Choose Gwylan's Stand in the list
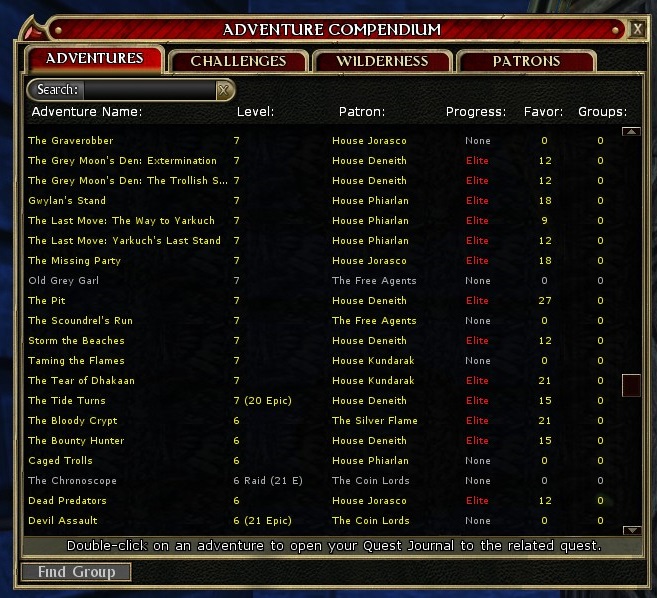 67,201
